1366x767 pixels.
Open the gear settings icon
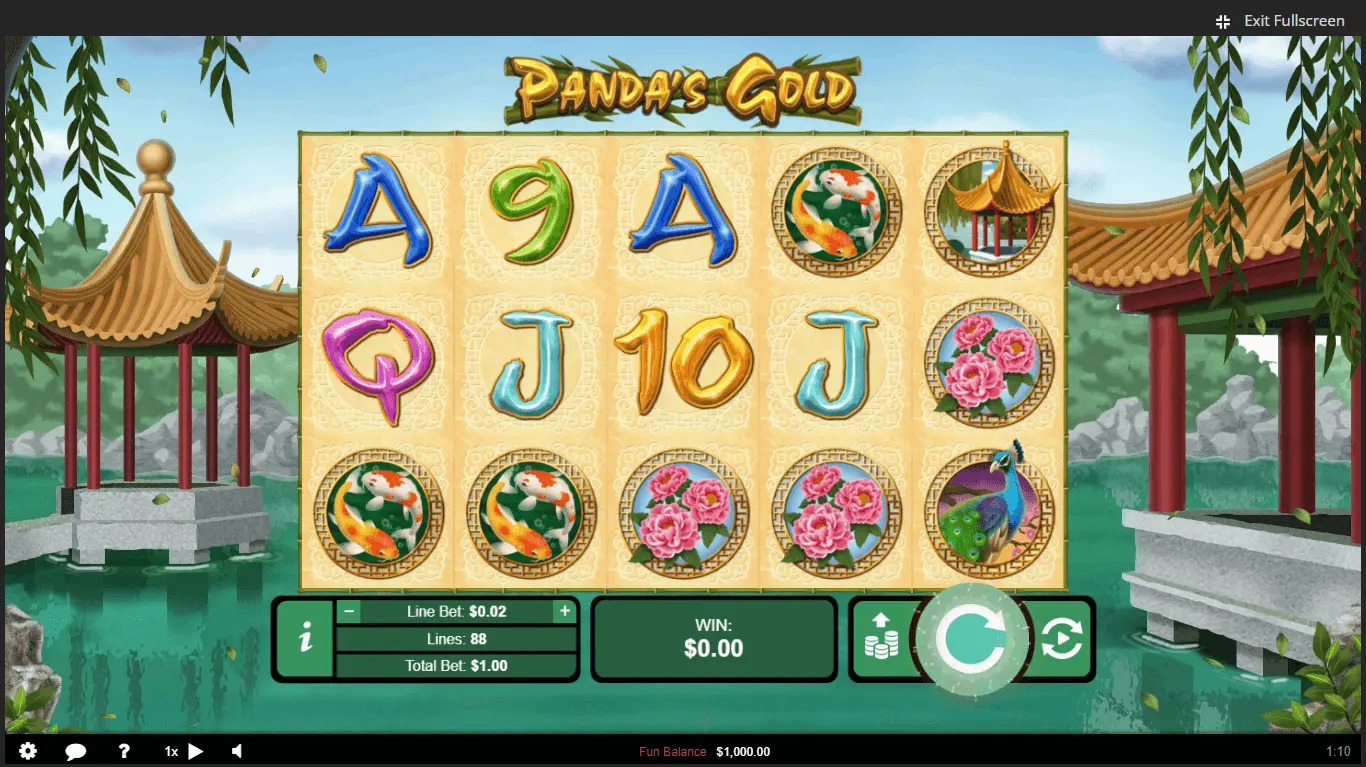[28, 751]
